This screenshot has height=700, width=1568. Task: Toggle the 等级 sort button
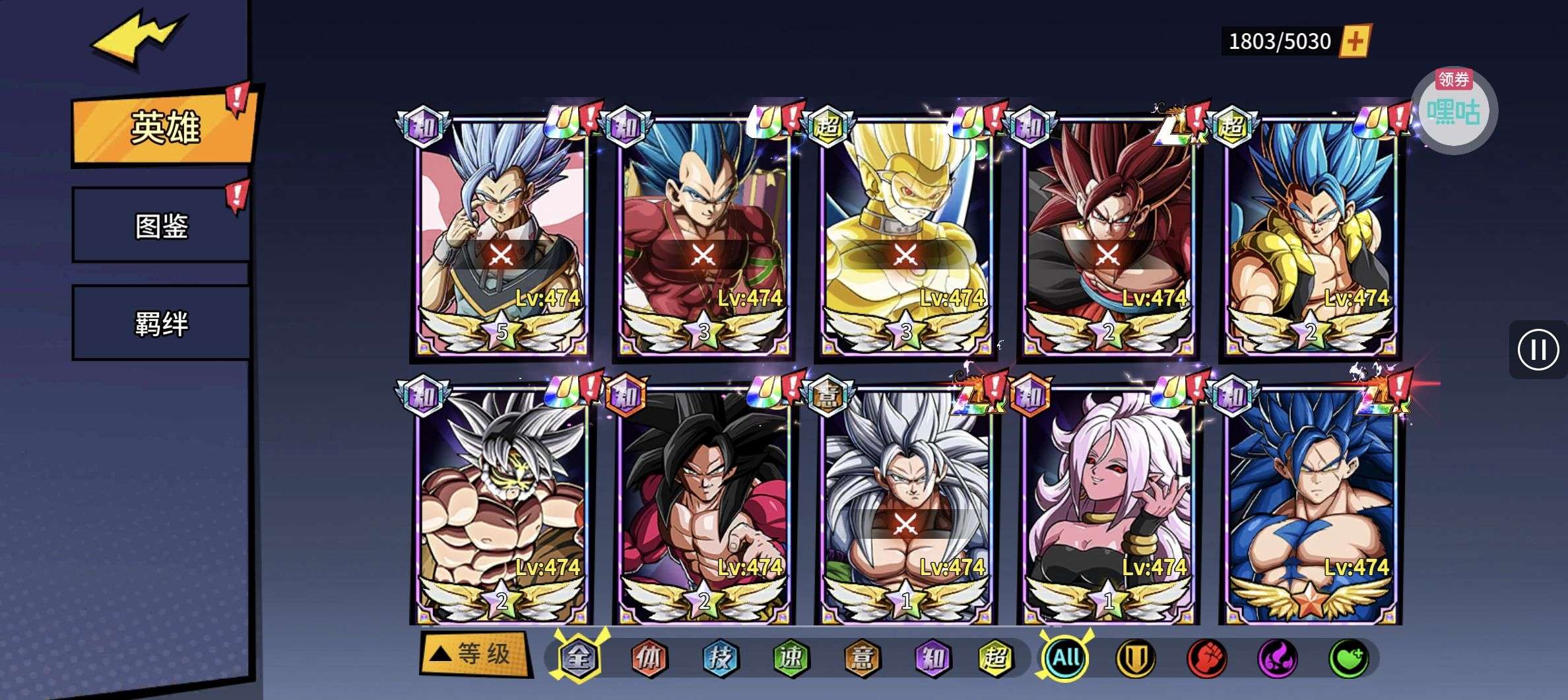tap(474, 654)
